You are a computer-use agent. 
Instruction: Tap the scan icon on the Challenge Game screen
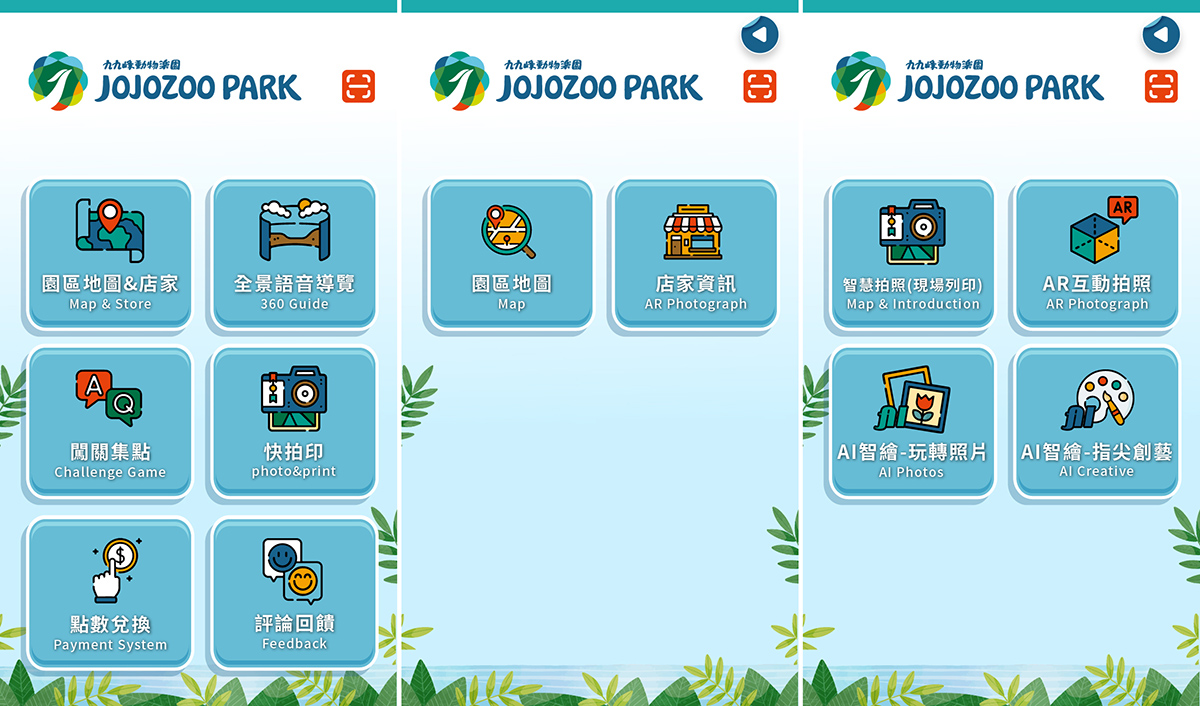(358, 87)
